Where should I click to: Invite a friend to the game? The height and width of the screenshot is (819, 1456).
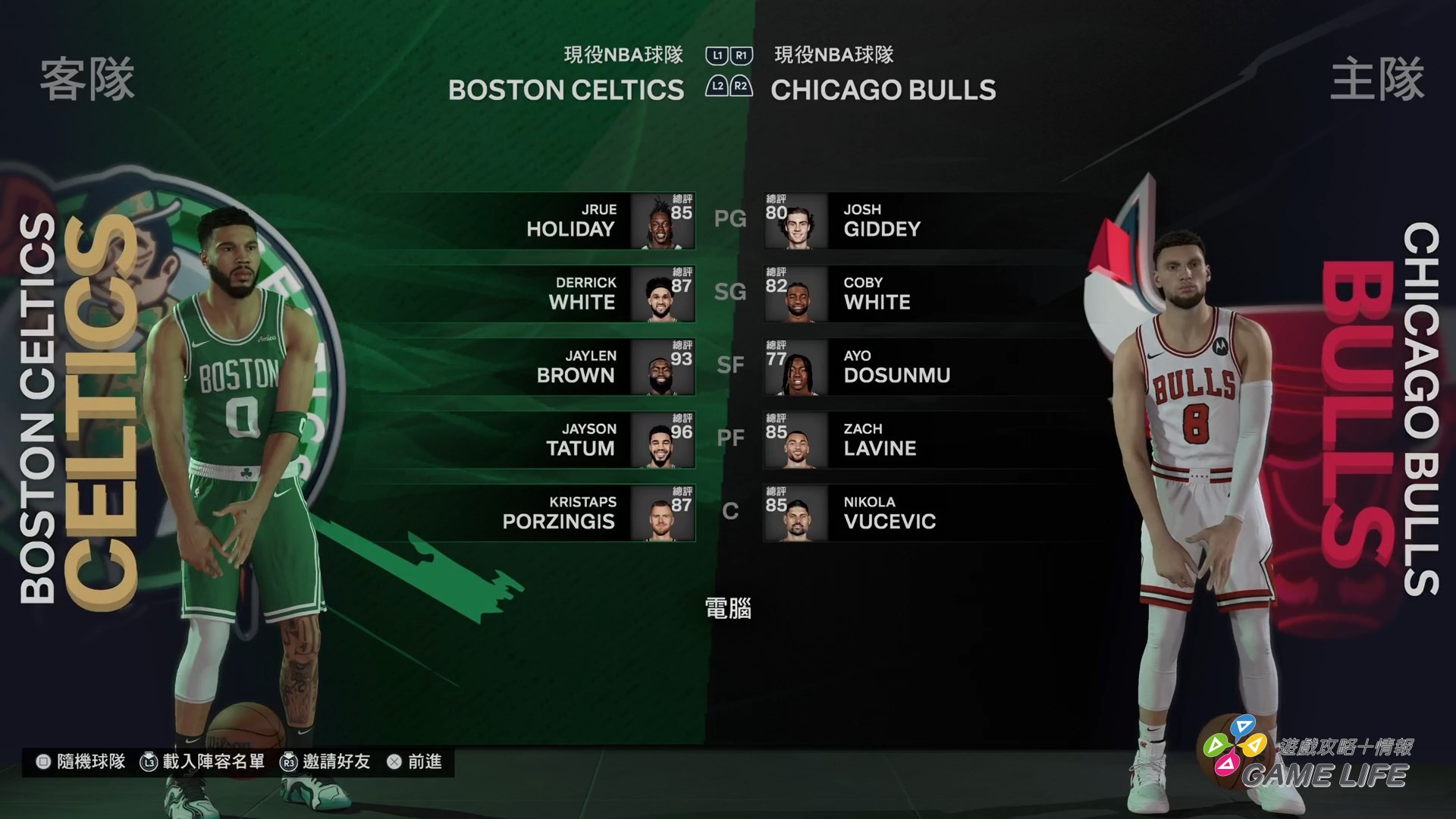click(325, 761)
